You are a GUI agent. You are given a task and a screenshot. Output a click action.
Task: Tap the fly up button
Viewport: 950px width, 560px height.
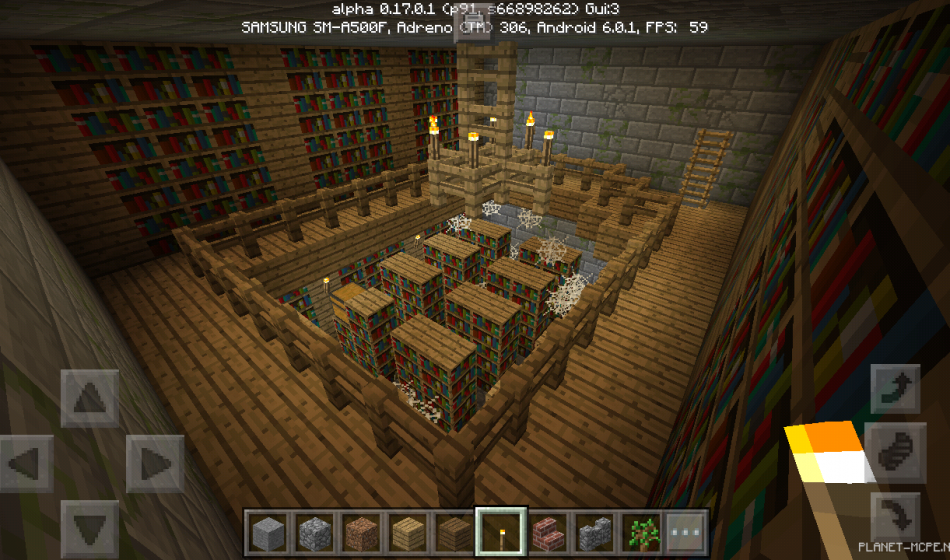tap(895, 389)
